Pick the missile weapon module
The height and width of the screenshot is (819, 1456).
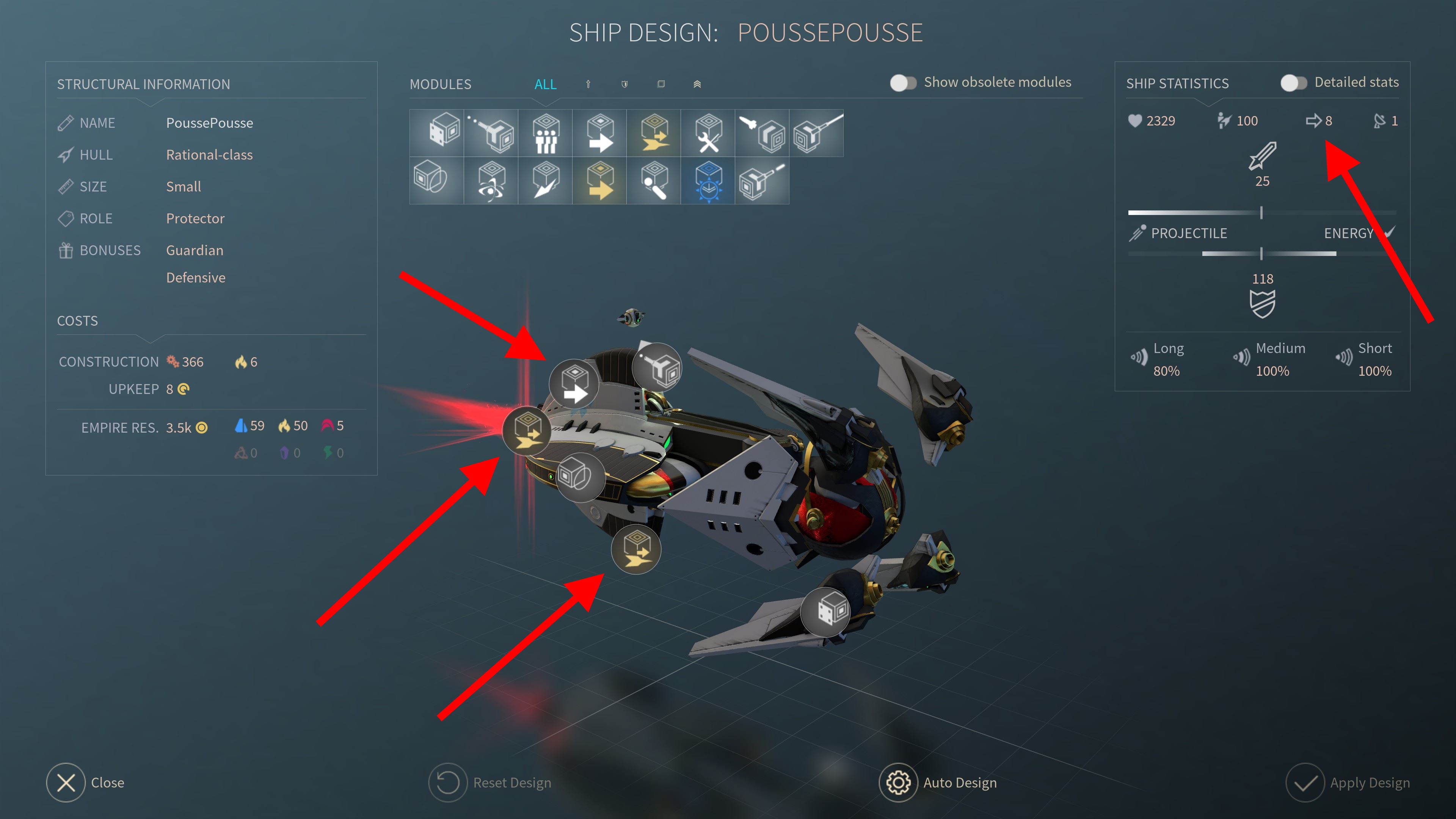click(x=763, y=133)
